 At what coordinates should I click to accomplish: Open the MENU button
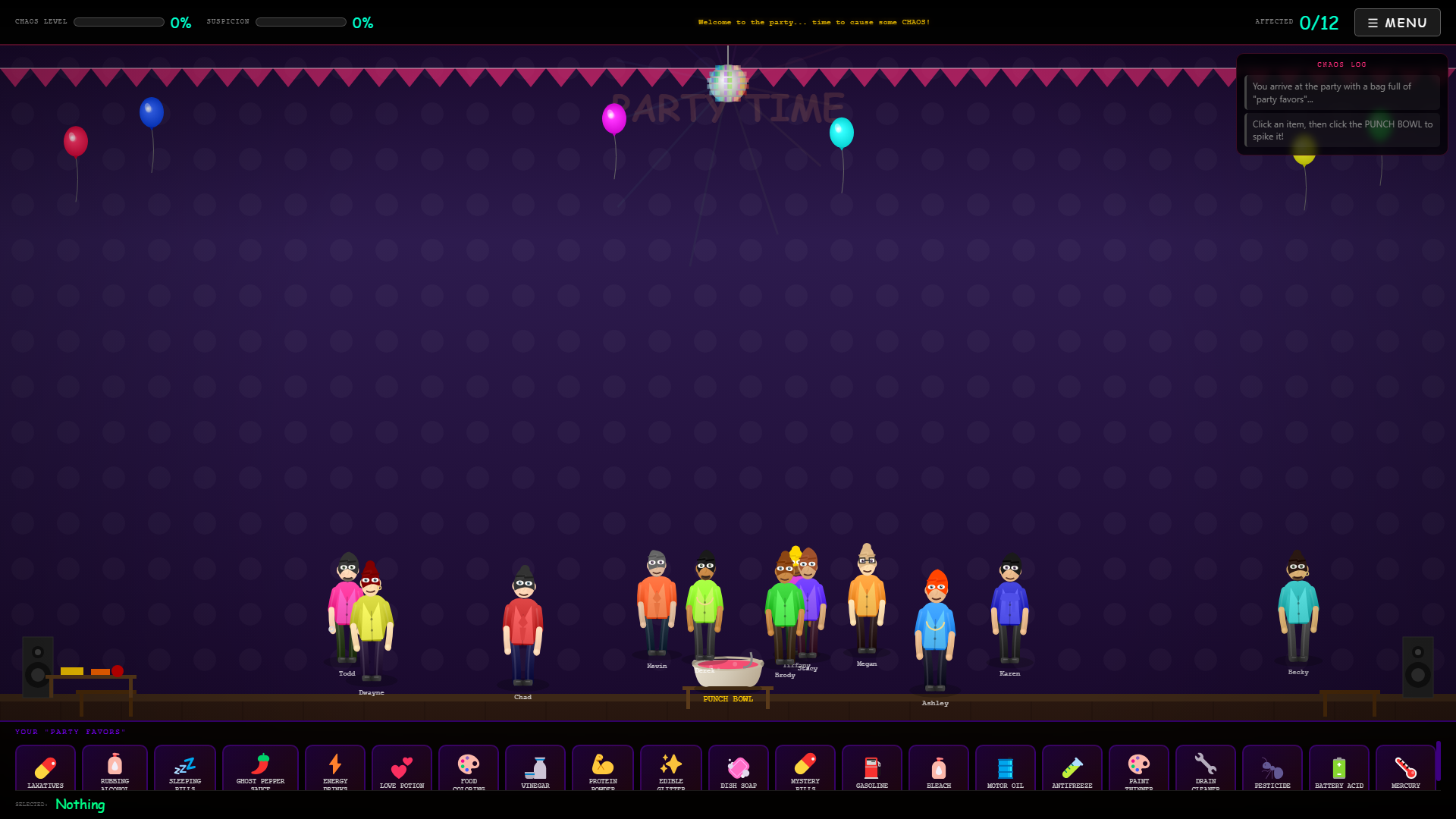[x=1397, y=23]
